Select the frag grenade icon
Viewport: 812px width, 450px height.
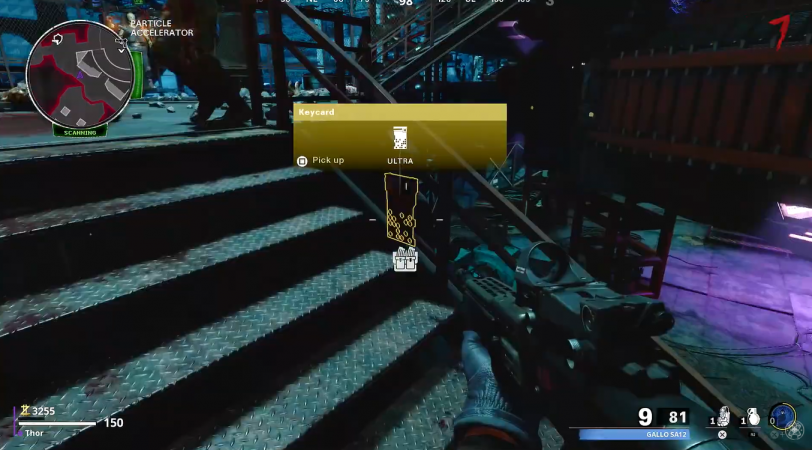(752, 416)
